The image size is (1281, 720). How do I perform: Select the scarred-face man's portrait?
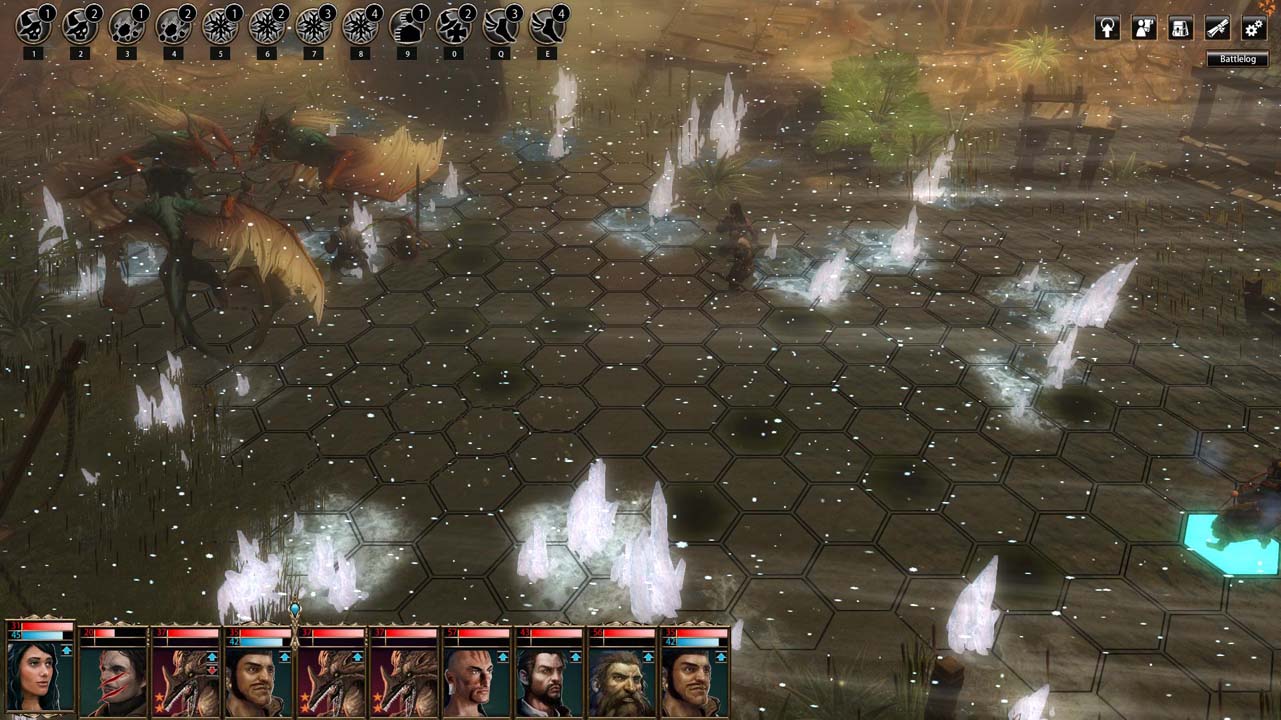(x=114, y=680)
